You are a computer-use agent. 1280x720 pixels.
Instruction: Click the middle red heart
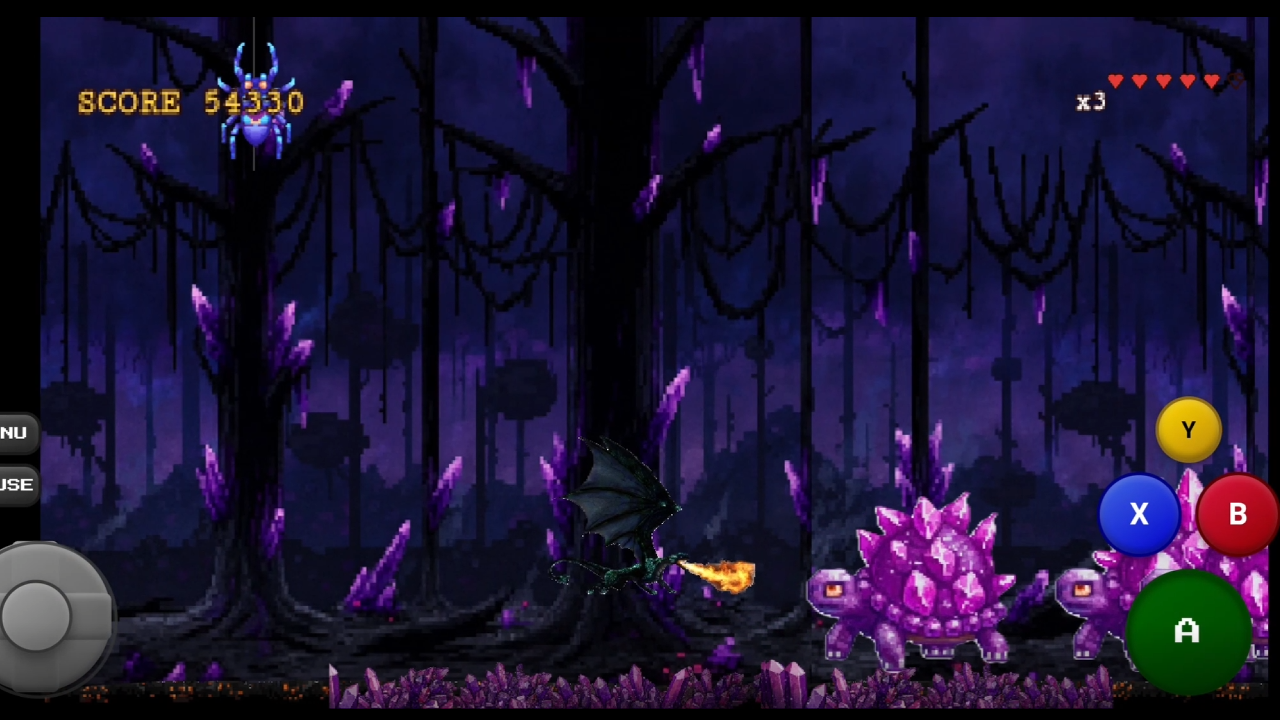click(1163, 81)
